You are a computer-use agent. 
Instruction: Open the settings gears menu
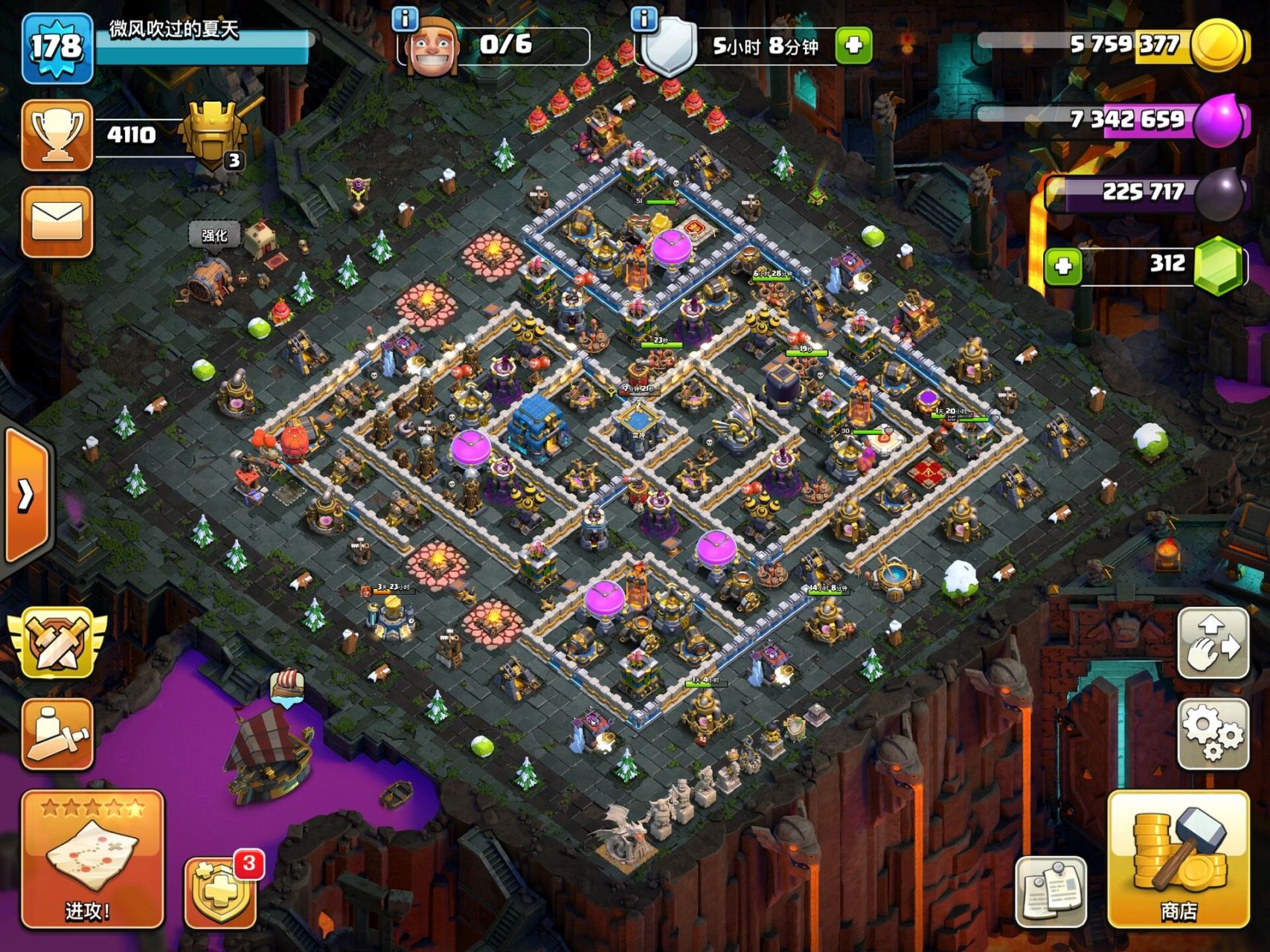pyautogui.click(x=1213, y=733)
